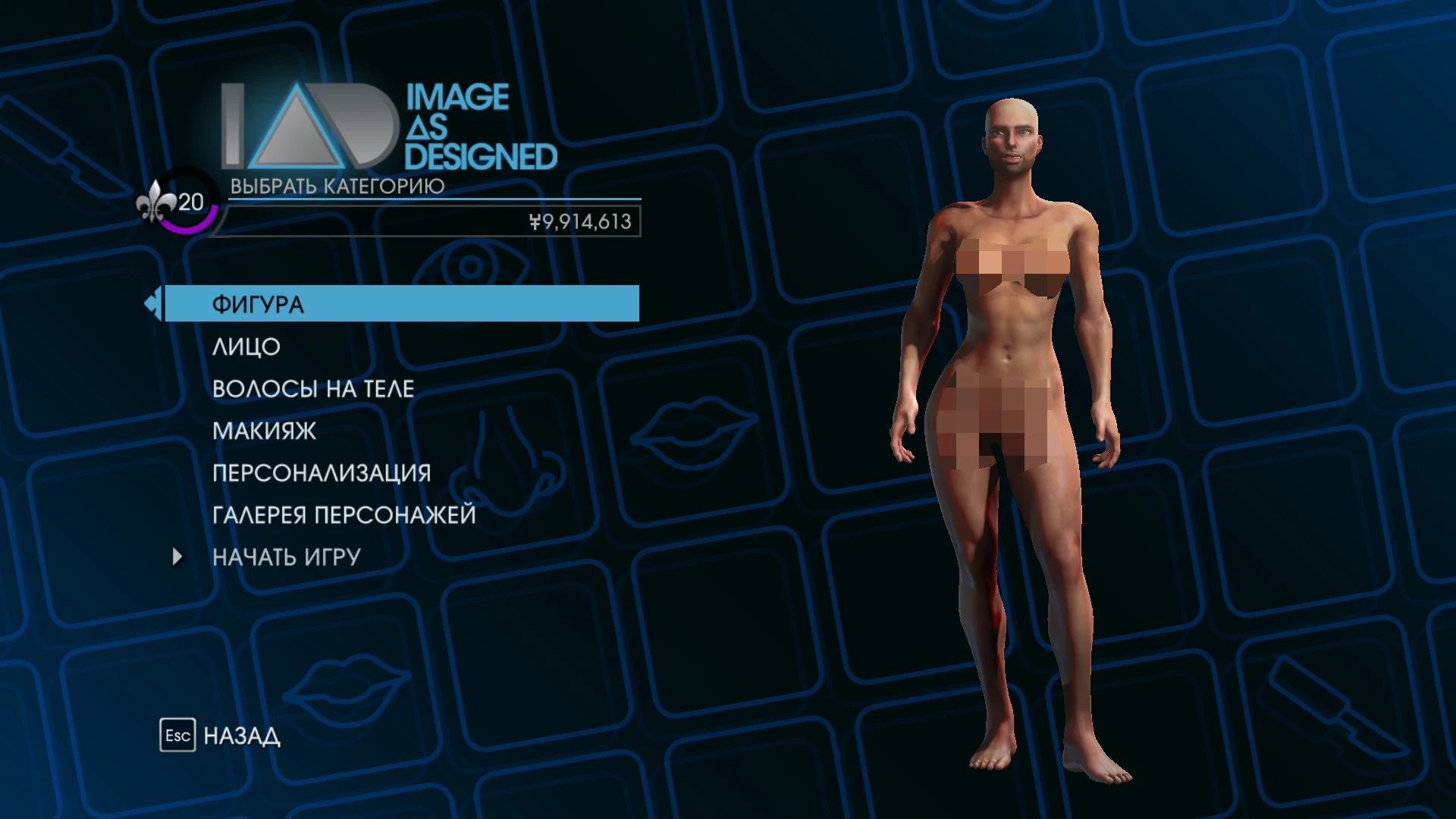This screenshot has width=1456, height=819.
Task: Open the МАКИЯЖ section
Action: tap(263, 430)
